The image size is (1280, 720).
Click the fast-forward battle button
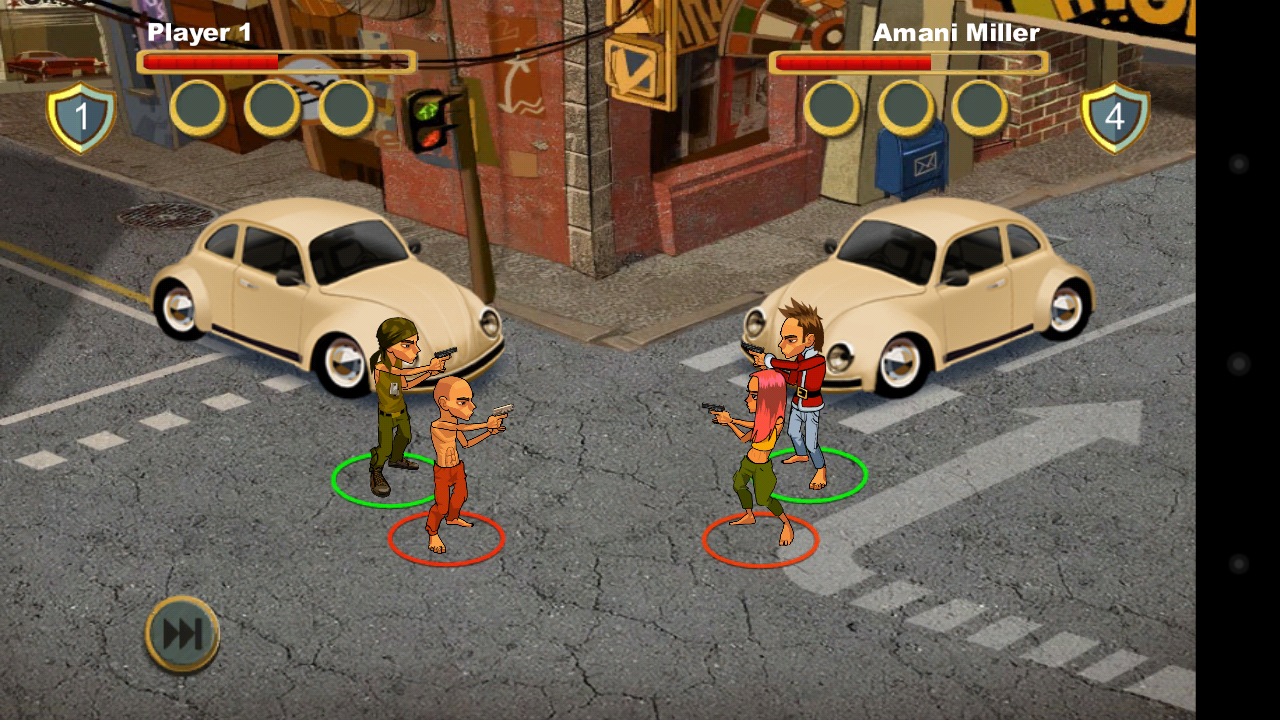pyautogui.click(x=183, y=634)
